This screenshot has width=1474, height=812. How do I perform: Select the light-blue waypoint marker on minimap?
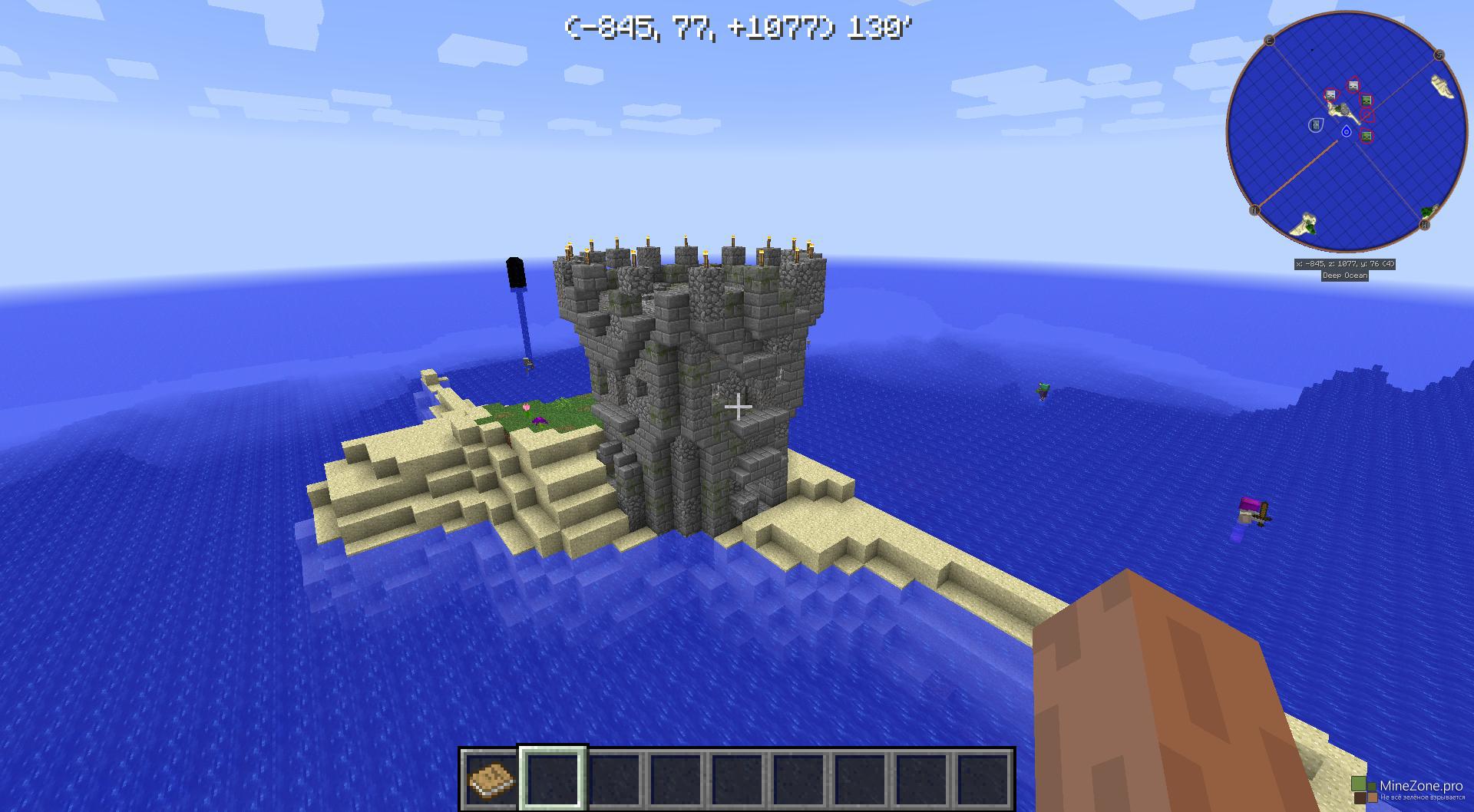tap(1315, 124)
